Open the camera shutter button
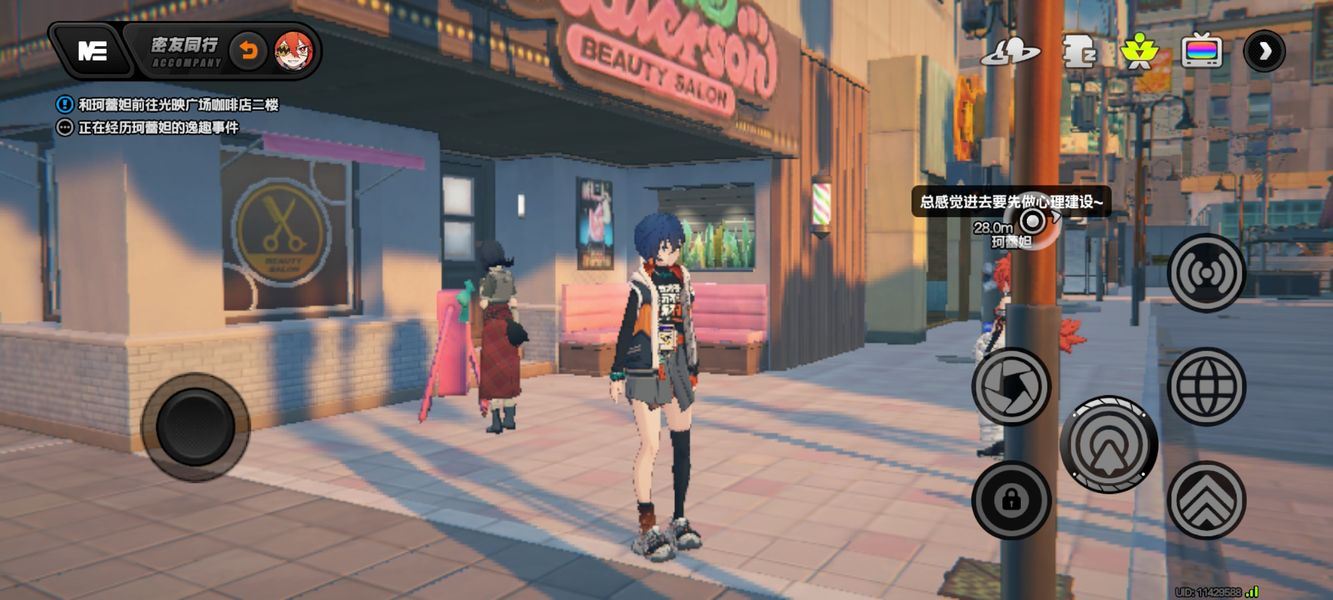This screenshot has height=600, width=1333. coord(1011,386)
